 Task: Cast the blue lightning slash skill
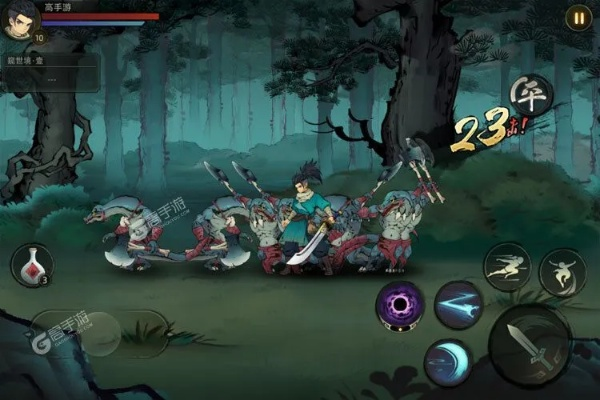[458, 304]
